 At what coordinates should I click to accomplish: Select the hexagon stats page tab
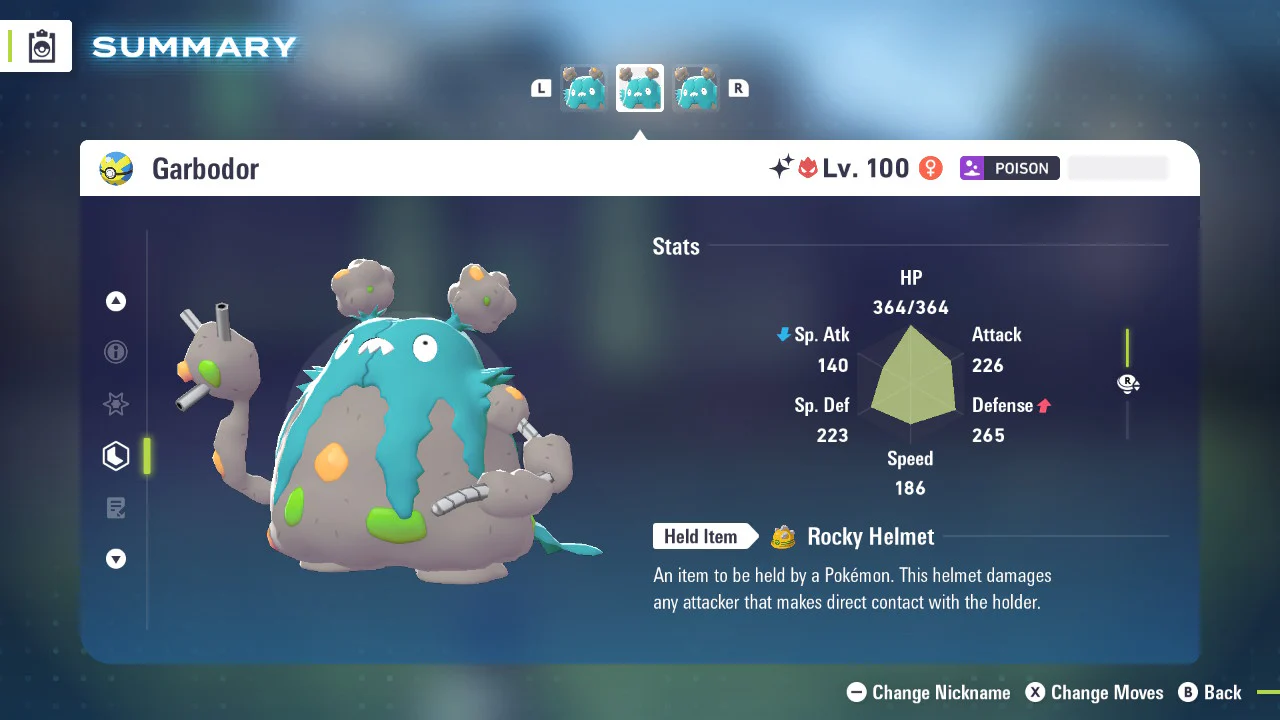tap(116, 456)
